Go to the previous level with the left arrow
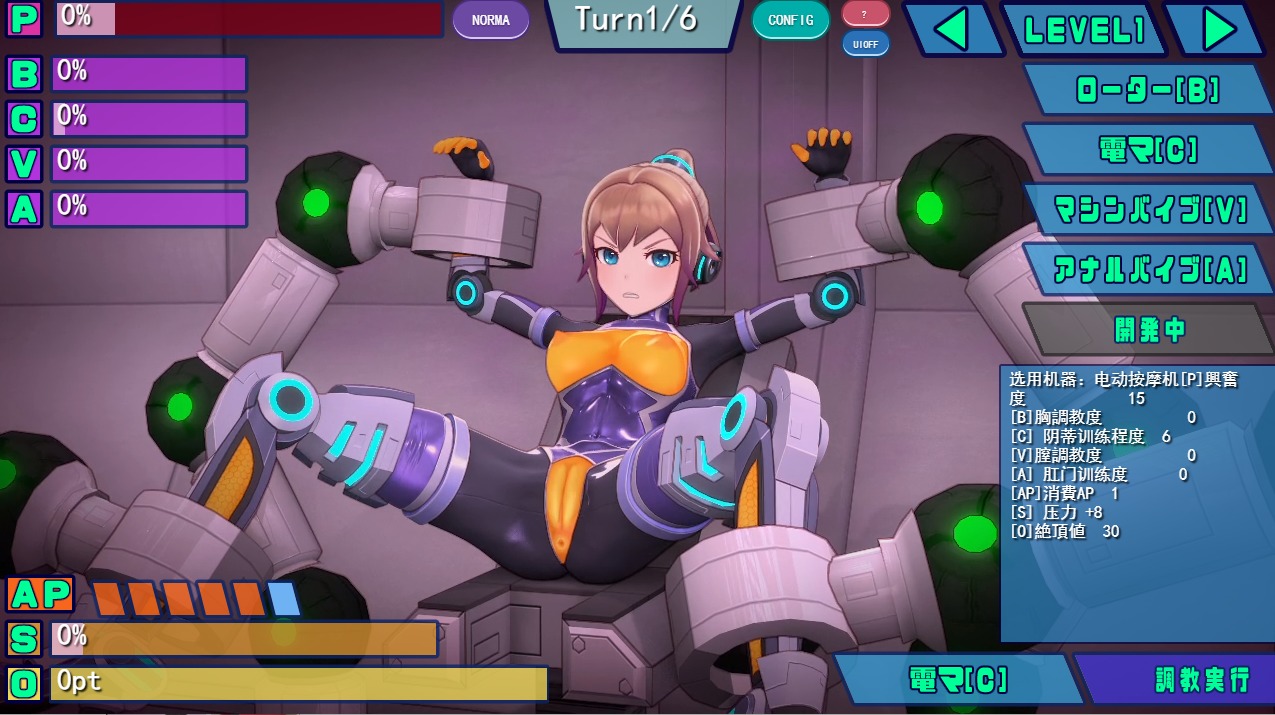 coord(952,30)
